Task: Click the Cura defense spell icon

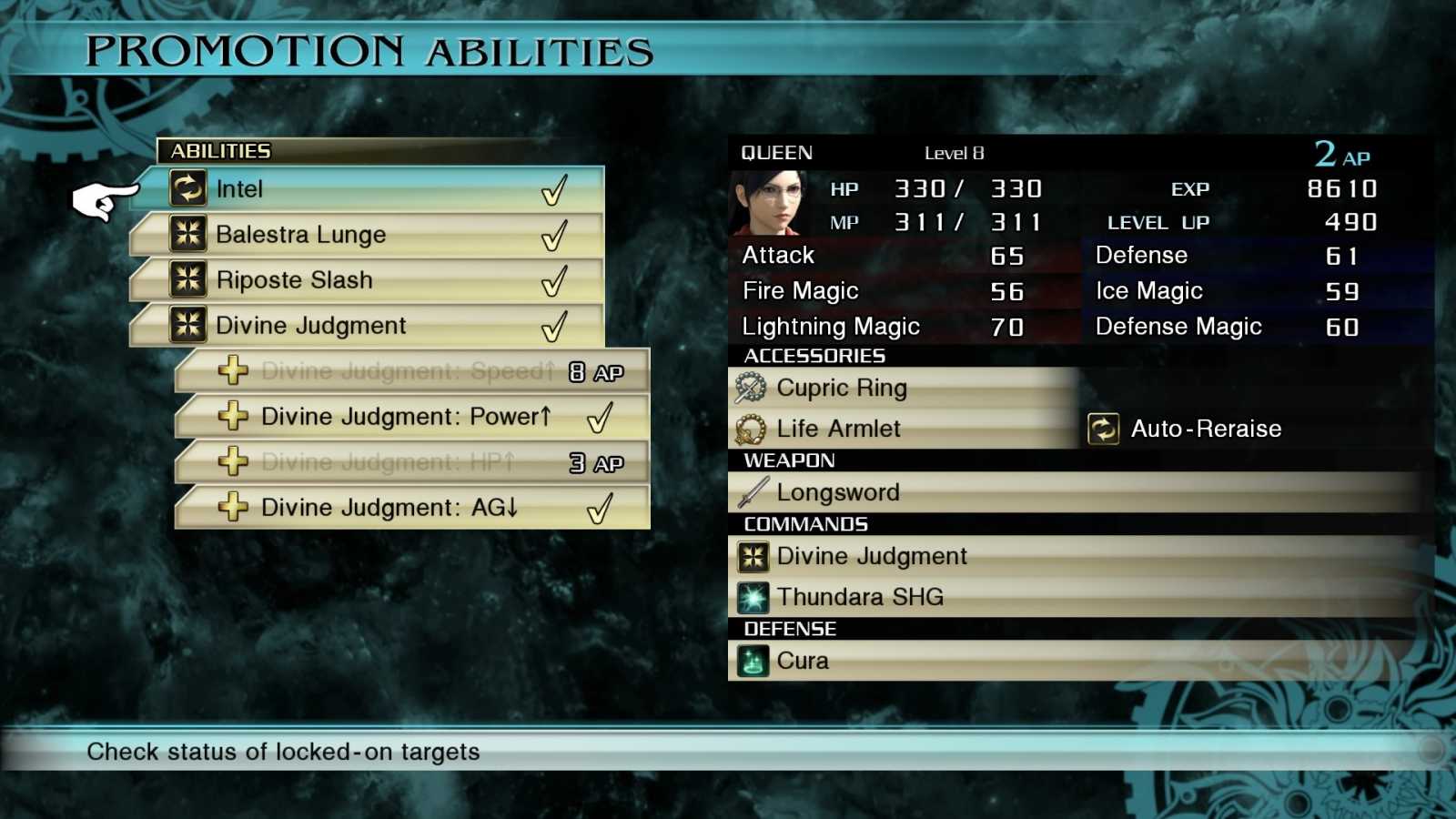Action: click(753, 660)
